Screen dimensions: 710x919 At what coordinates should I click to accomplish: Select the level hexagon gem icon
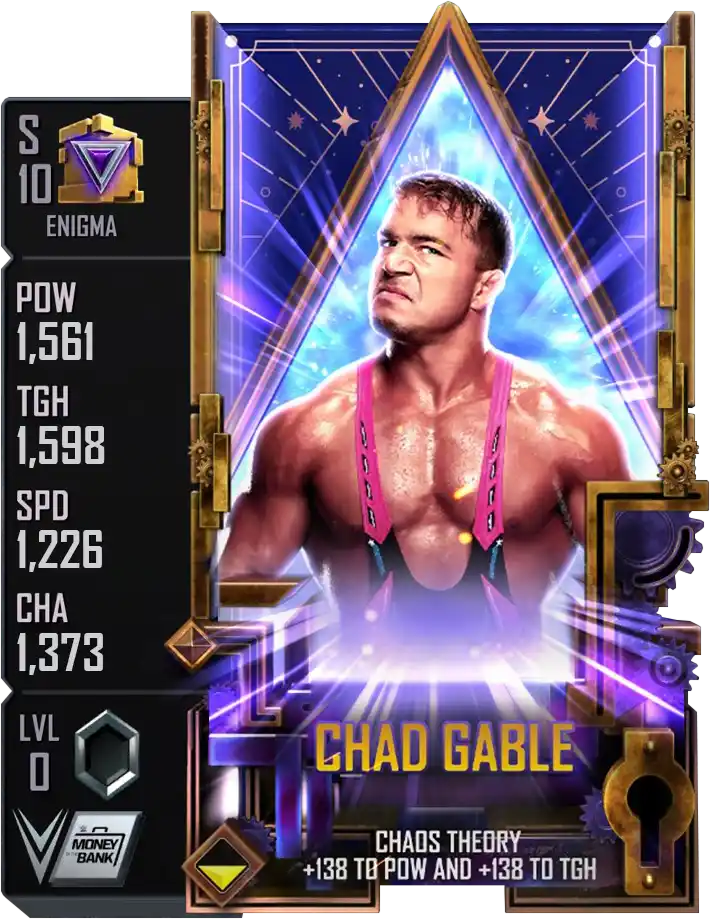pos(106,754)
